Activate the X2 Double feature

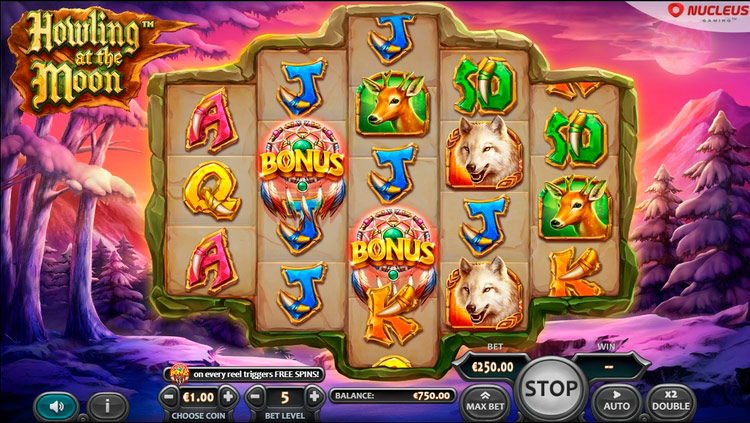point(671,402)
